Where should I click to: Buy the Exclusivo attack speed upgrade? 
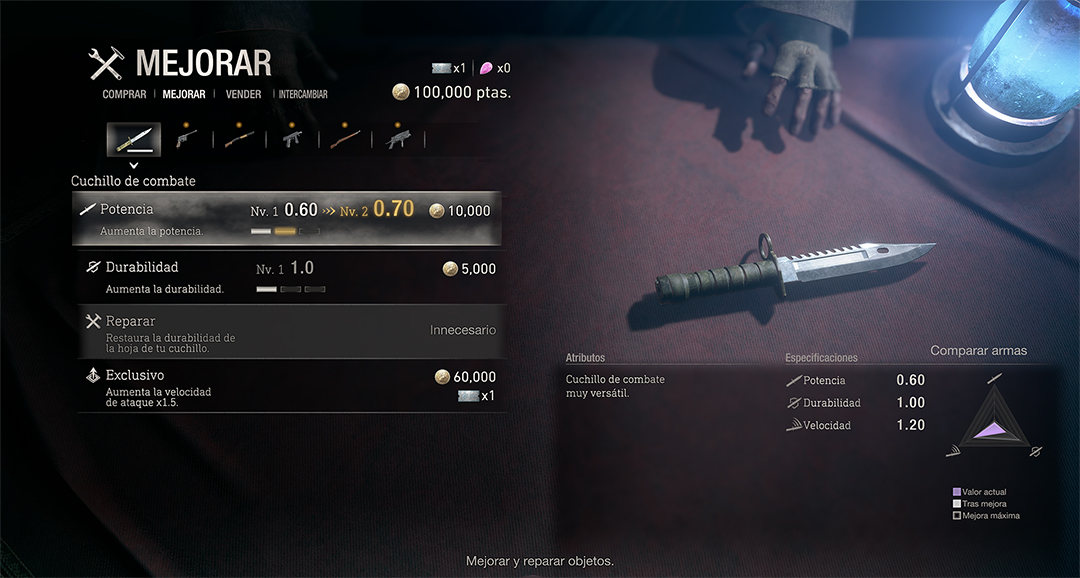point(287,386)
